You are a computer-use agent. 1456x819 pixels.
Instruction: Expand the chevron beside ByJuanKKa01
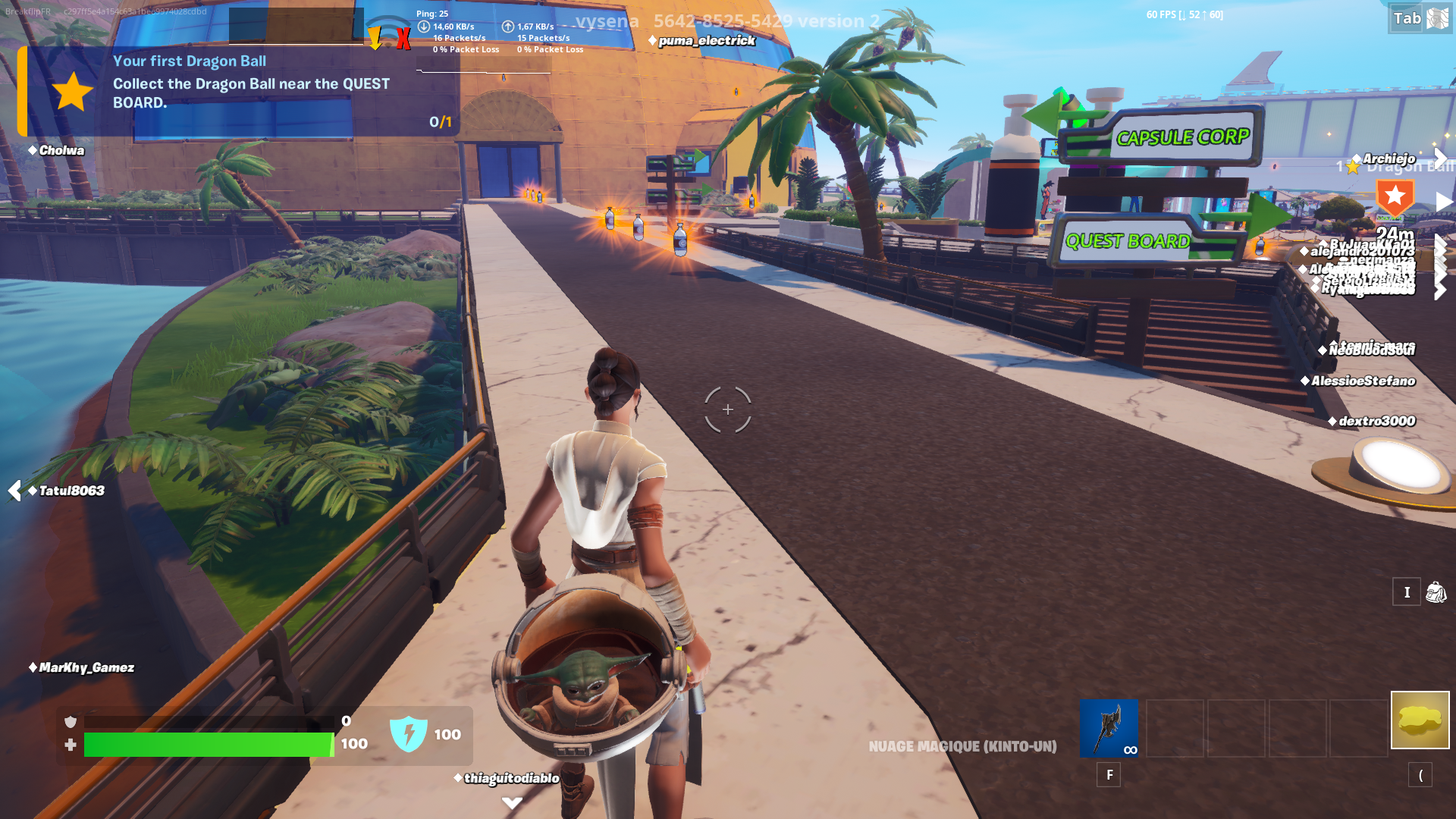pyautogui.click(x=1439, y=242)
